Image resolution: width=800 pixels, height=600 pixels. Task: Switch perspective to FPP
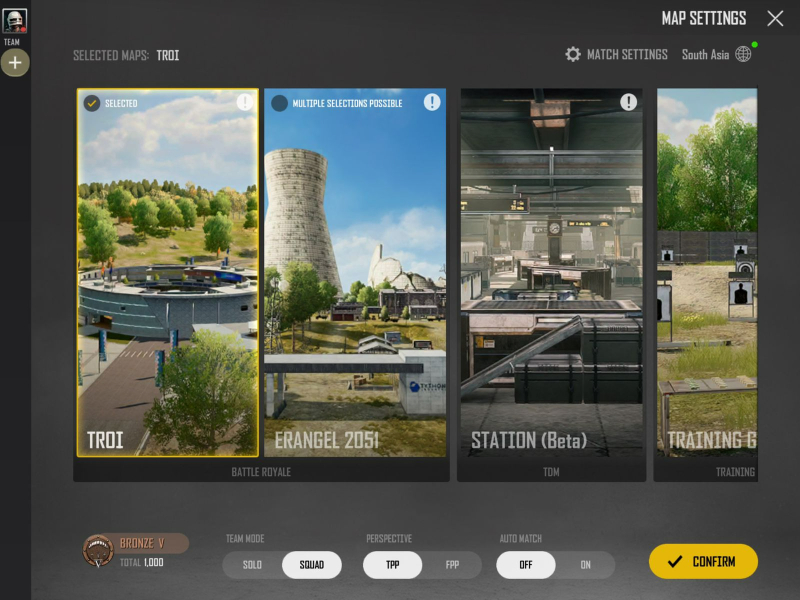tap(452, 565)
